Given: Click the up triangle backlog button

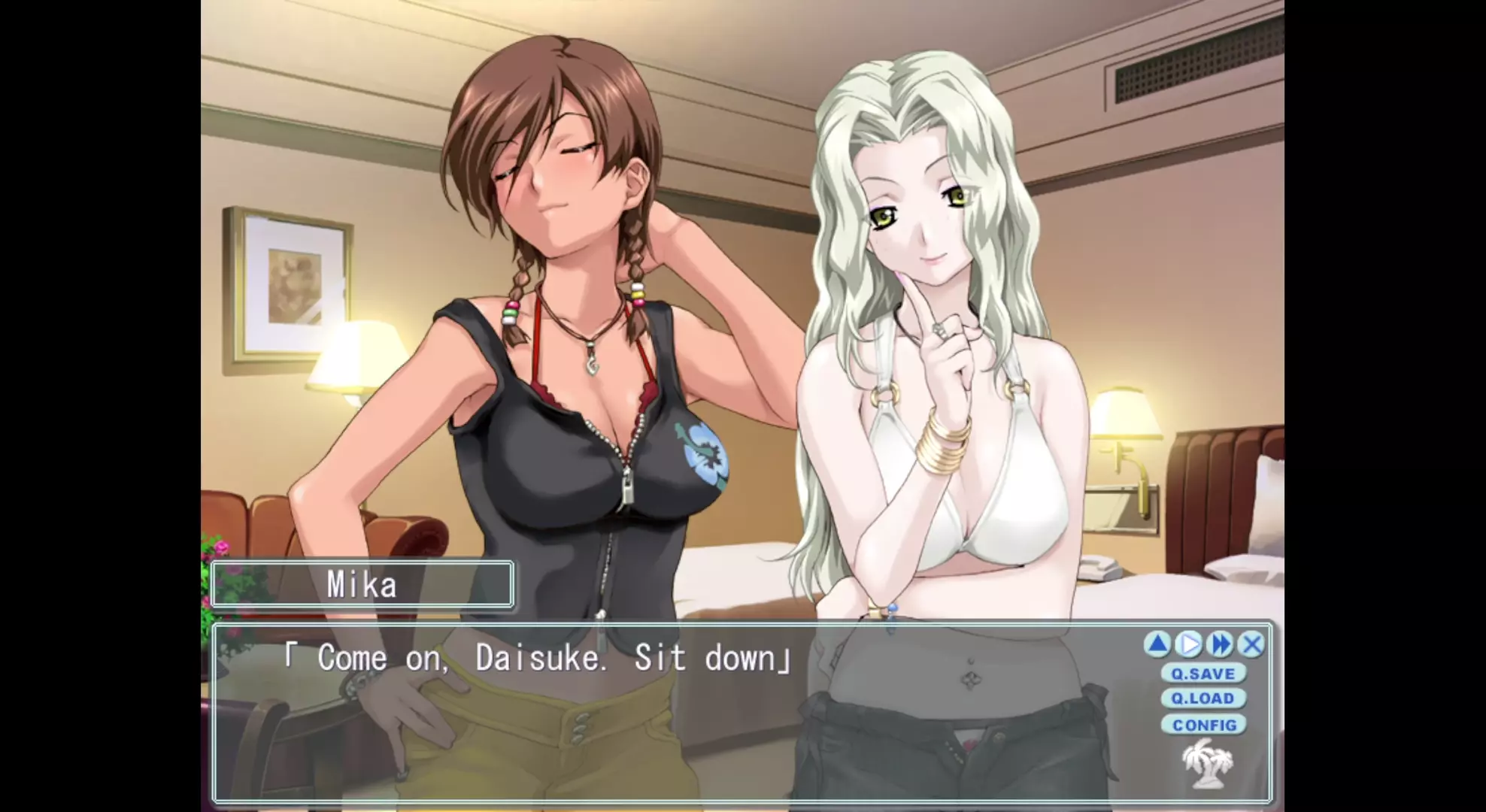Looking at the screenshot, I should pyautogui.click(x=1158, y=644).
